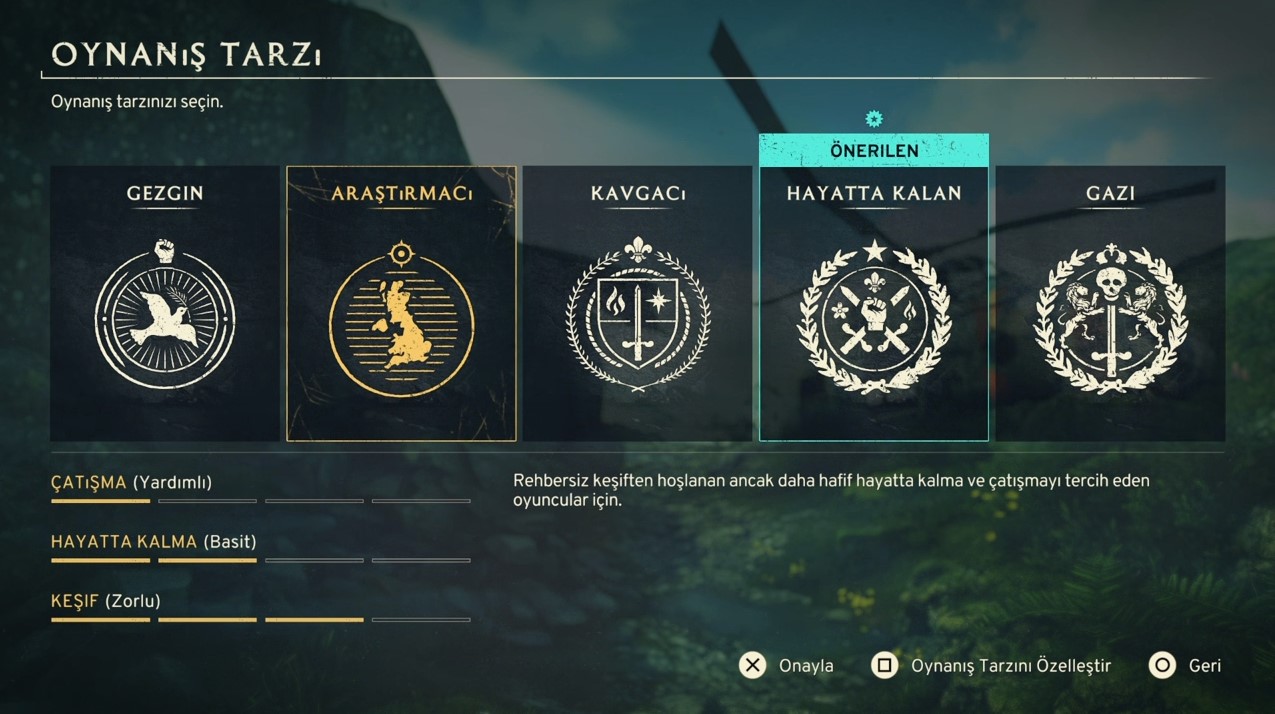
Task: Go back with Geri
Action: coord(1186,666)
